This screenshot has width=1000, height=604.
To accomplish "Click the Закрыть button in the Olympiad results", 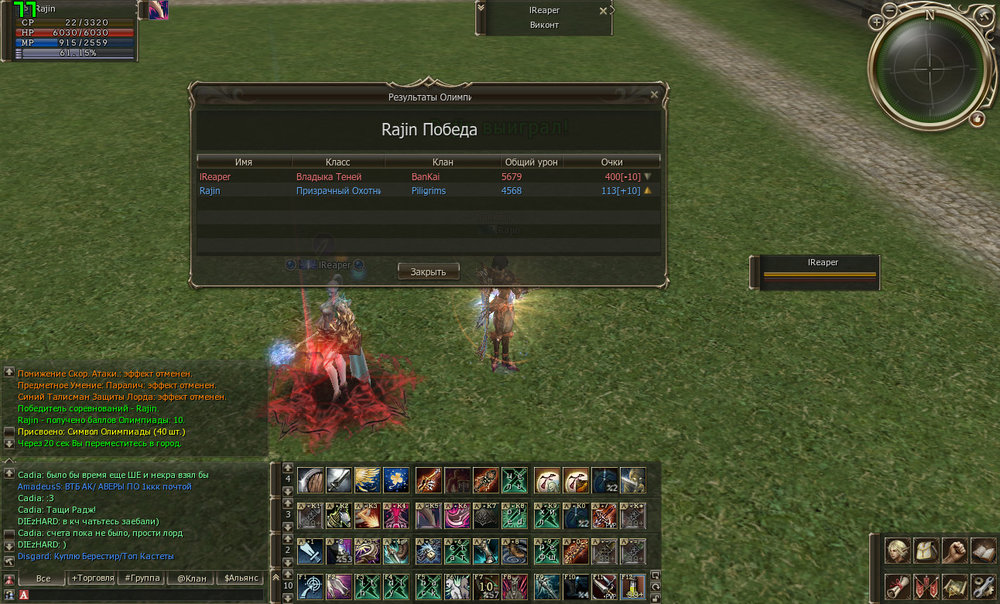I will coord(428,271).
